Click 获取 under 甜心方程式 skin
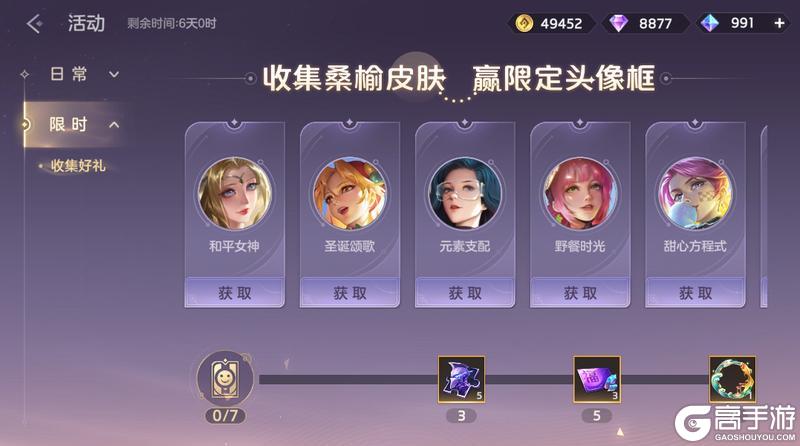This screenshot has width=800, height=446. [x=694, y=293]
